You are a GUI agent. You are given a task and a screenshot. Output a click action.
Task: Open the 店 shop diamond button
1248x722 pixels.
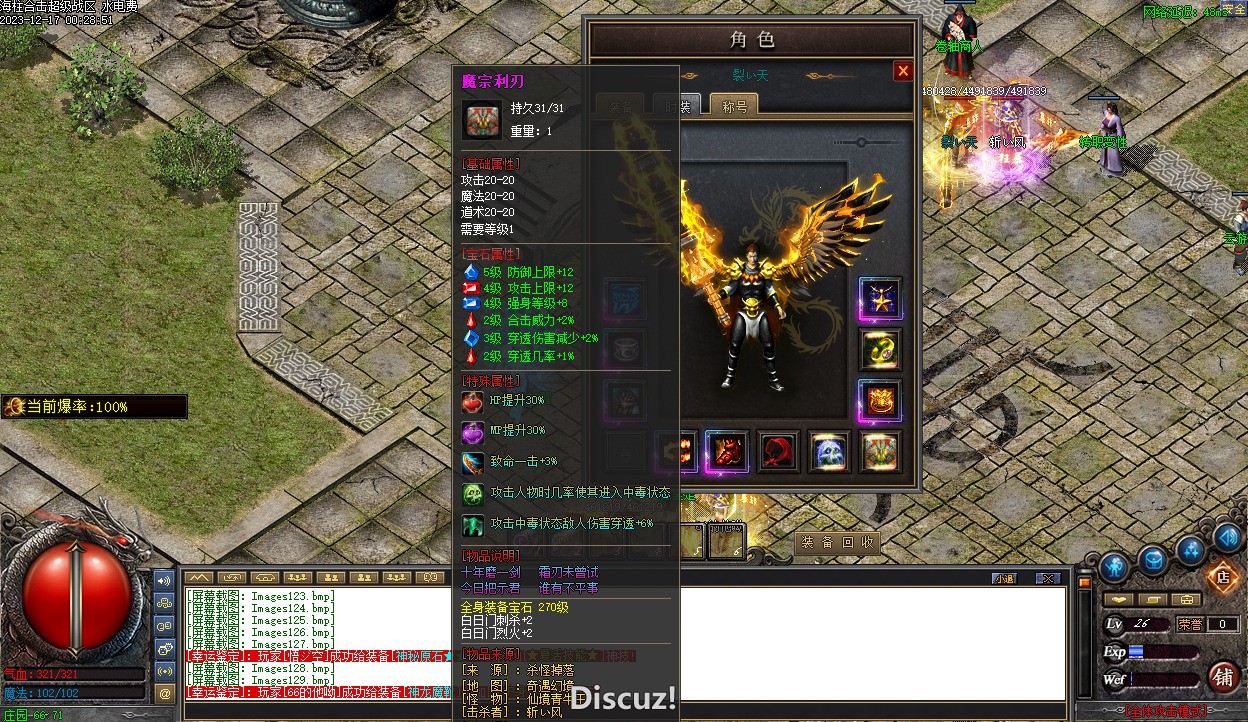[x=1221, y=575]
